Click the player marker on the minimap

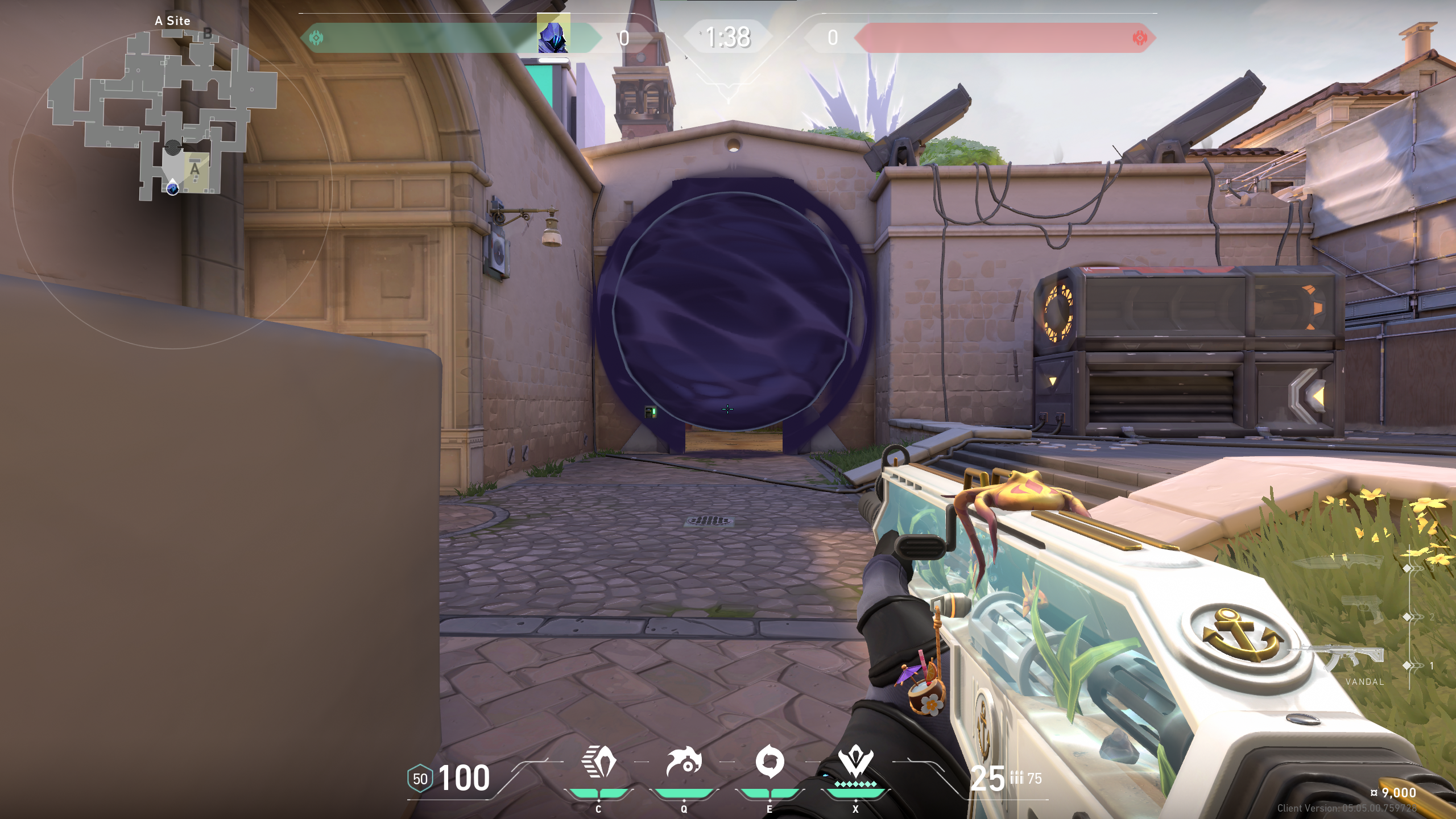172,187
